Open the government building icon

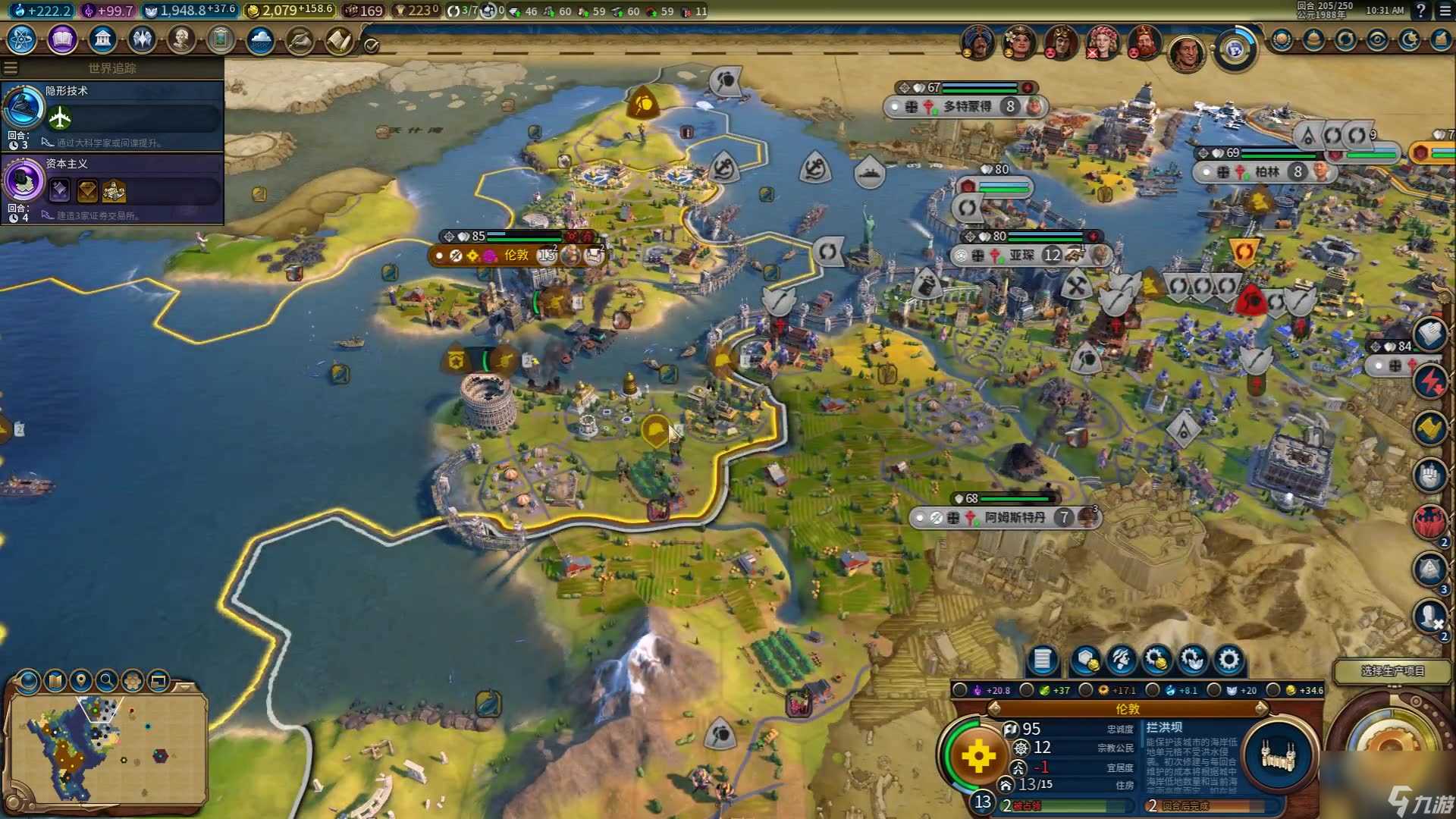102,39
